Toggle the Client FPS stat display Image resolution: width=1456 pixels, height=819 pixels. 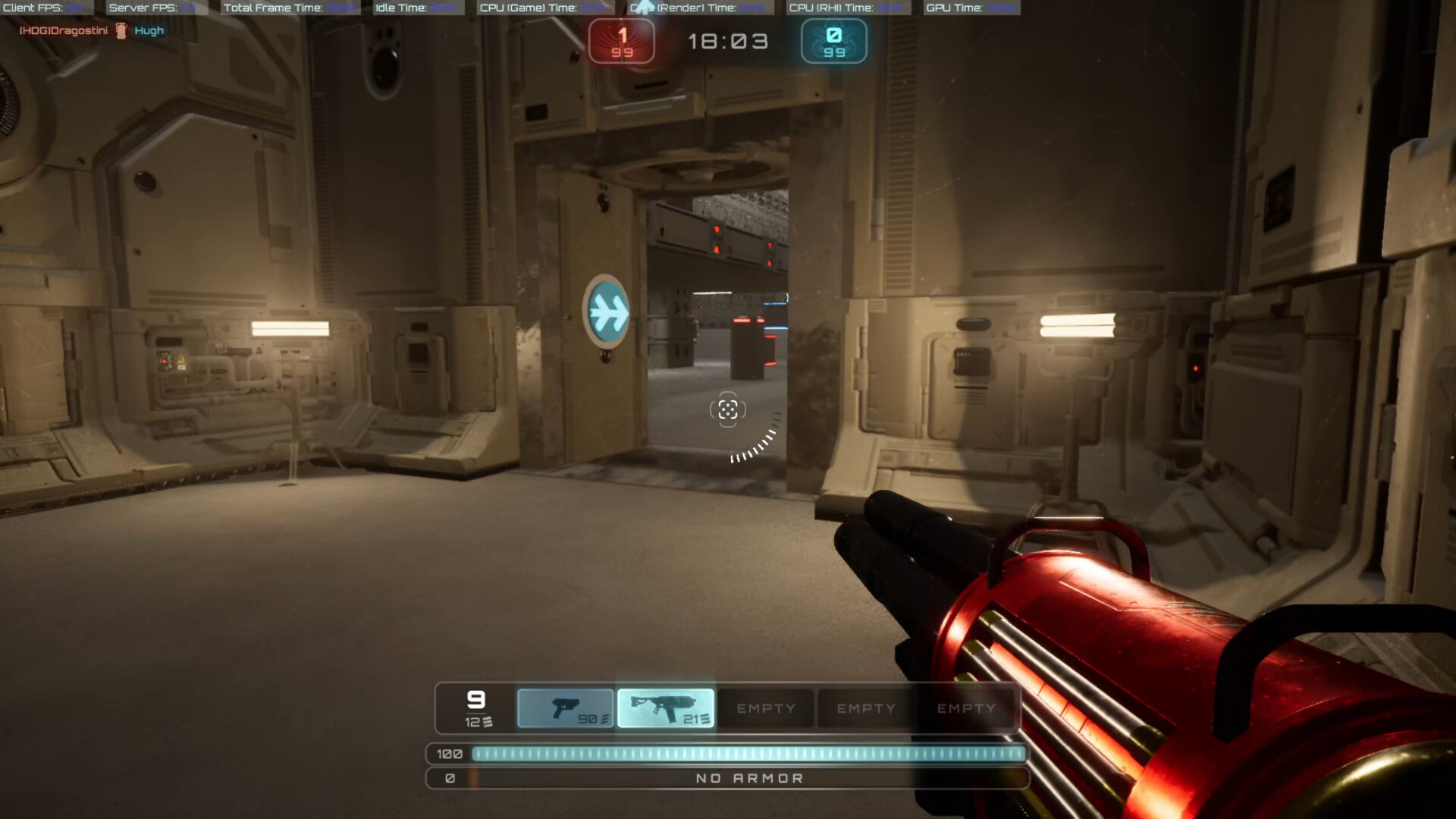(45, 8)
